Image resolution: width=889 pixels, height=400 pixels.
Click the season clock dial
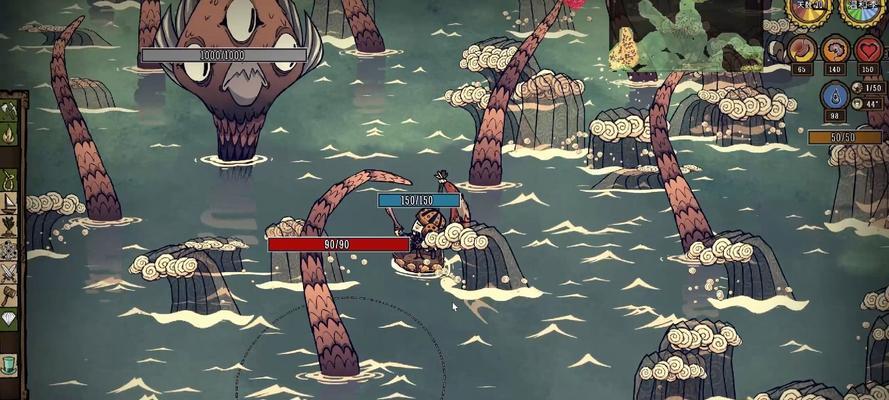pyautogui.click(x=863, y=10)
